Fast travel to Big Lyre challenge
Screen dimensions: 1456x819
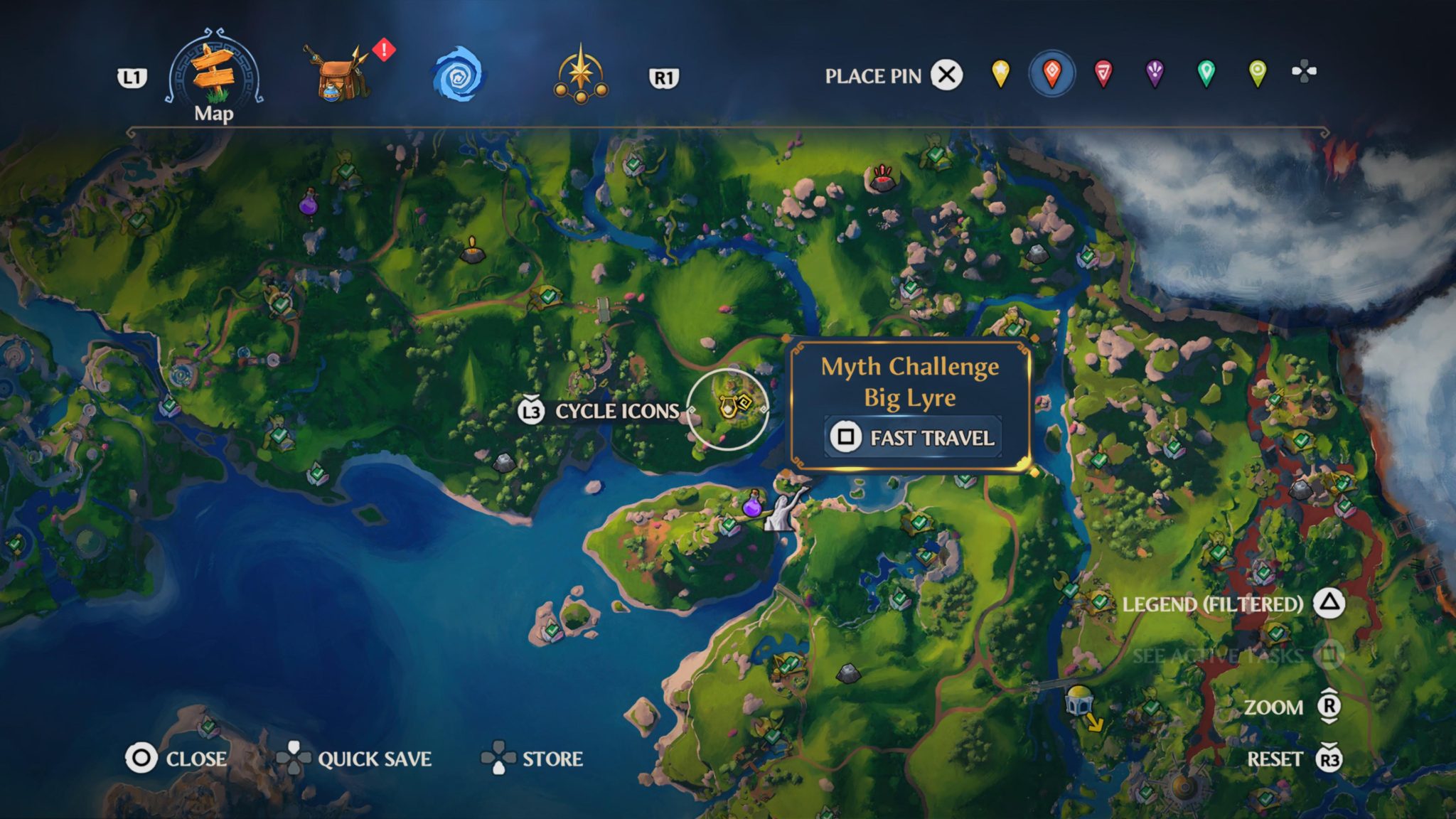coord(913,437)
